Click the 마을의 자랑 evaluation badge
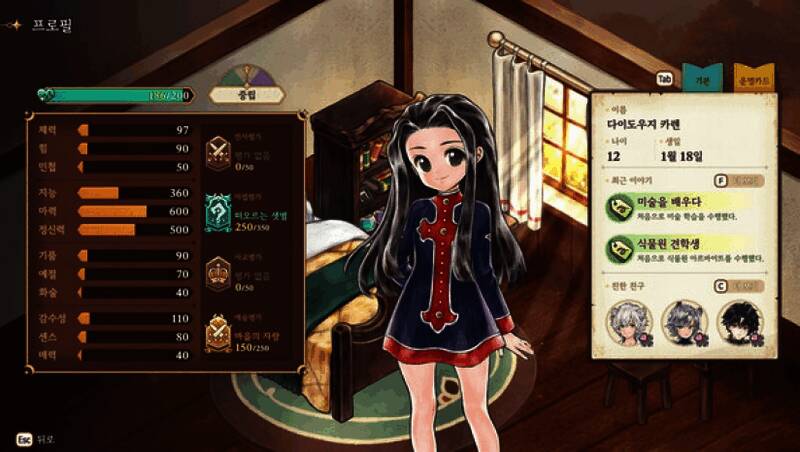The height and width of the screenshot is (452, 800). pos(217,333)
